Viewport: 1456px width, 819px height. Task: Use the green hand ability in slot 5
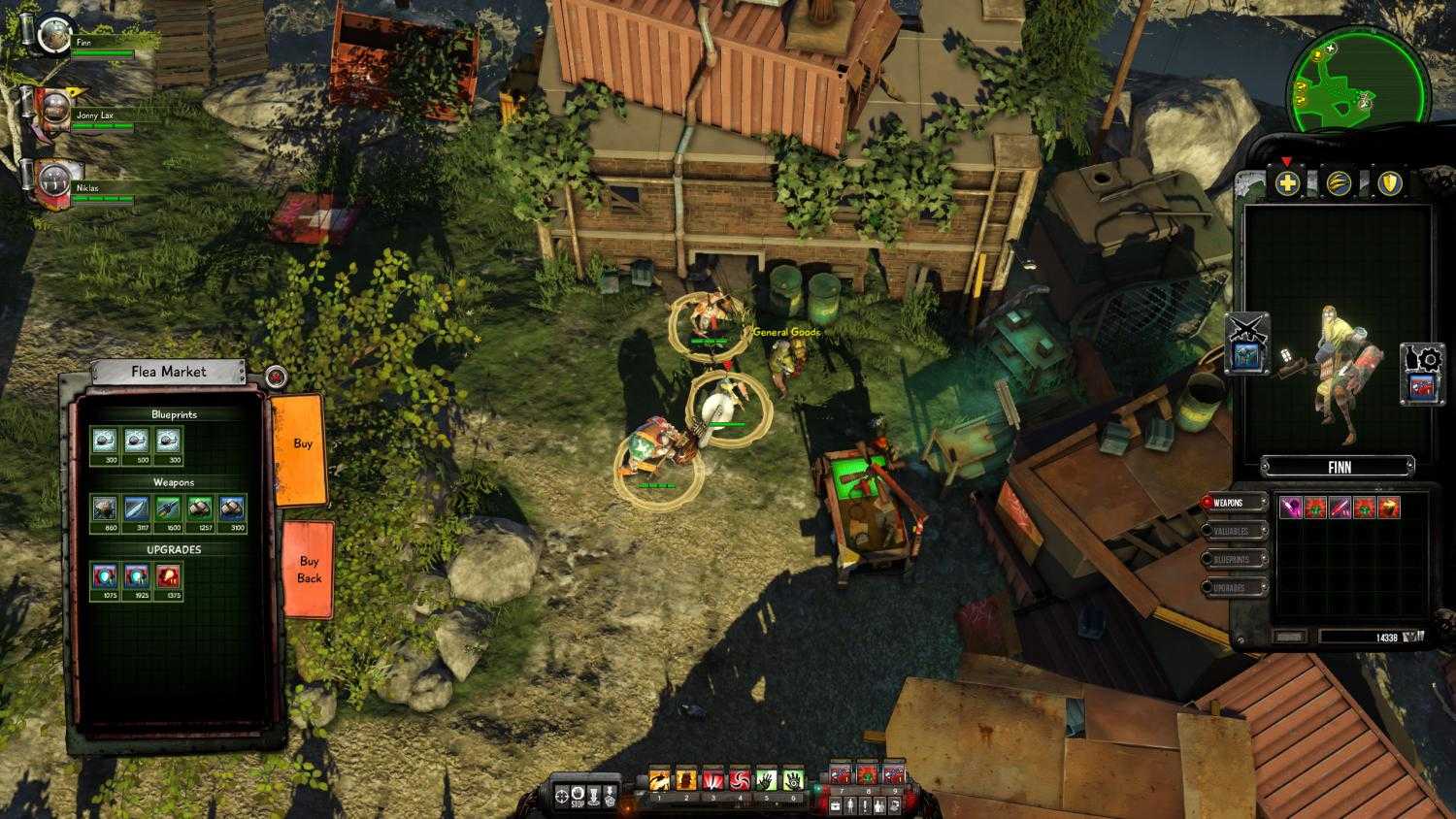tap(766, 777)
